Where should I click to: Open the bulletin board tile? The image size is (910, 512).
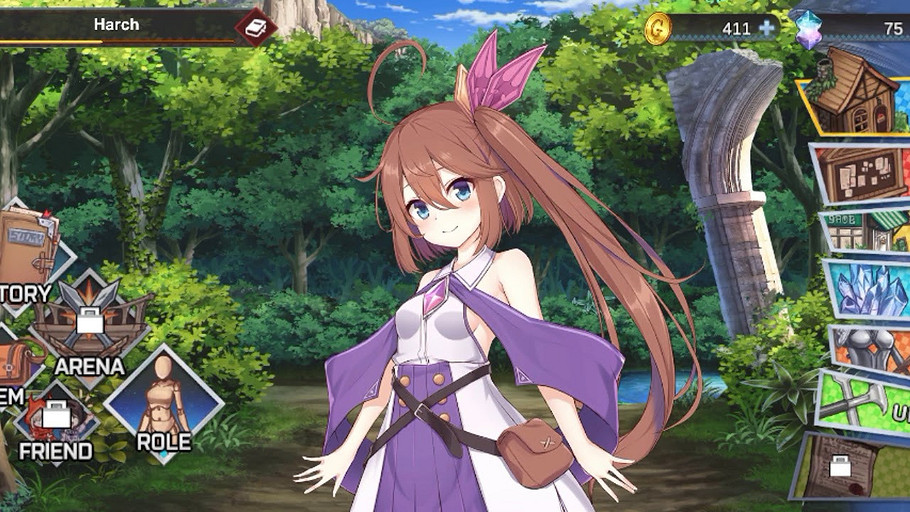point(864,173)
